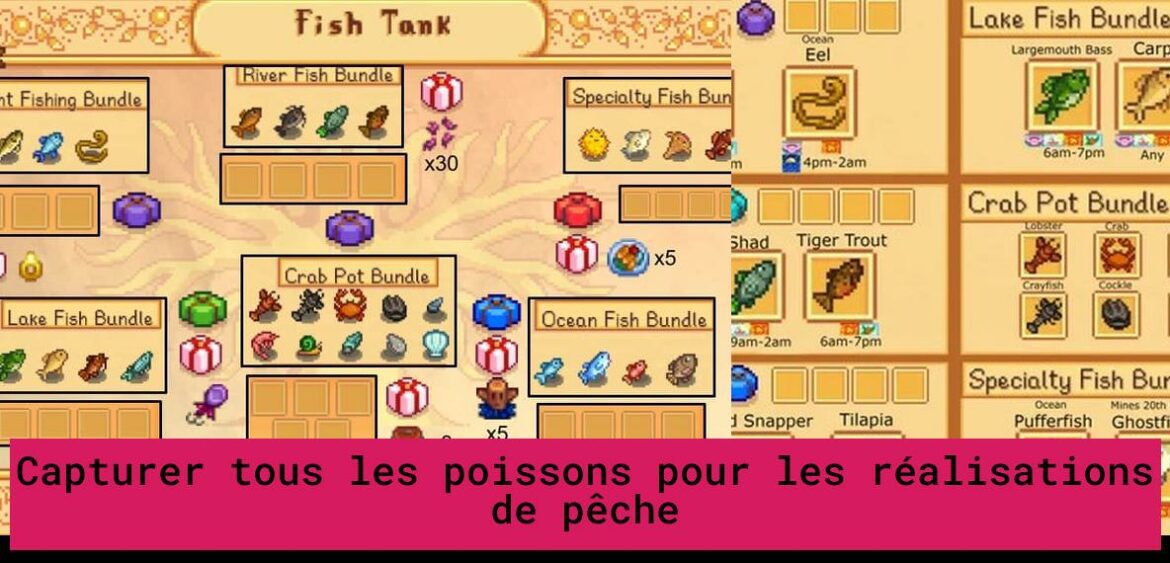Select the red bundle bag icon

coord(576,211)
